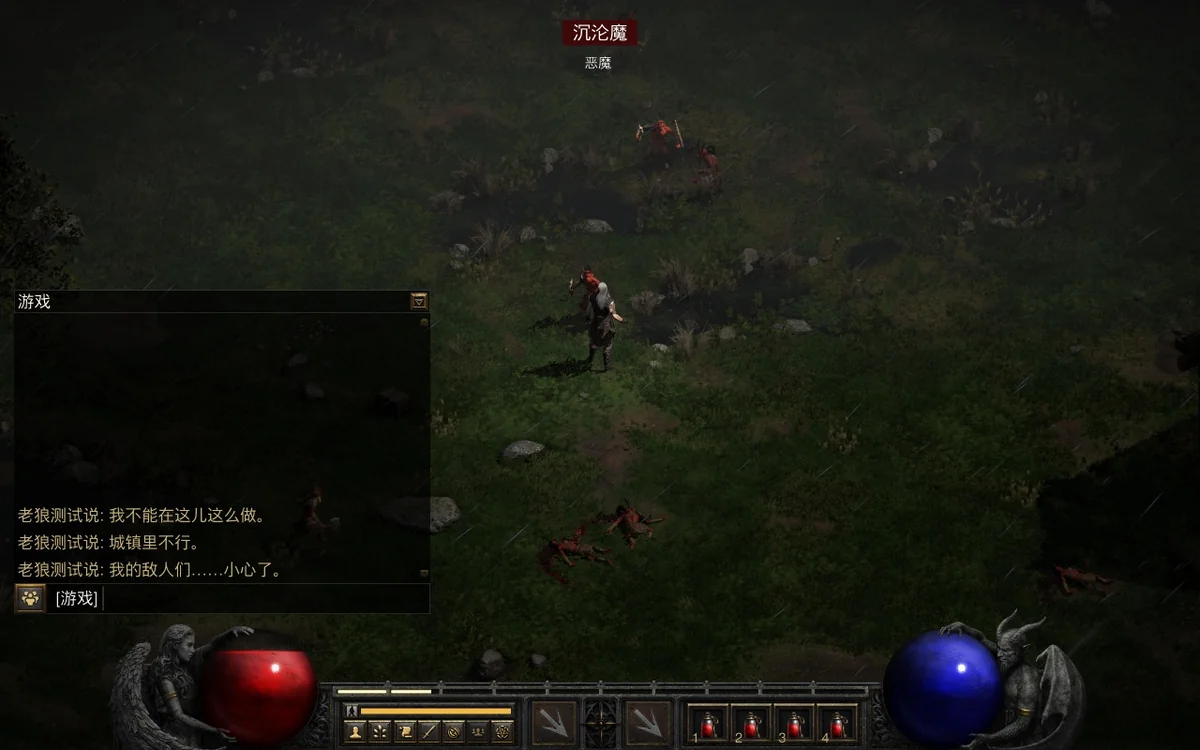
Task: Open the chat channel selector icon
Action: 30,599
